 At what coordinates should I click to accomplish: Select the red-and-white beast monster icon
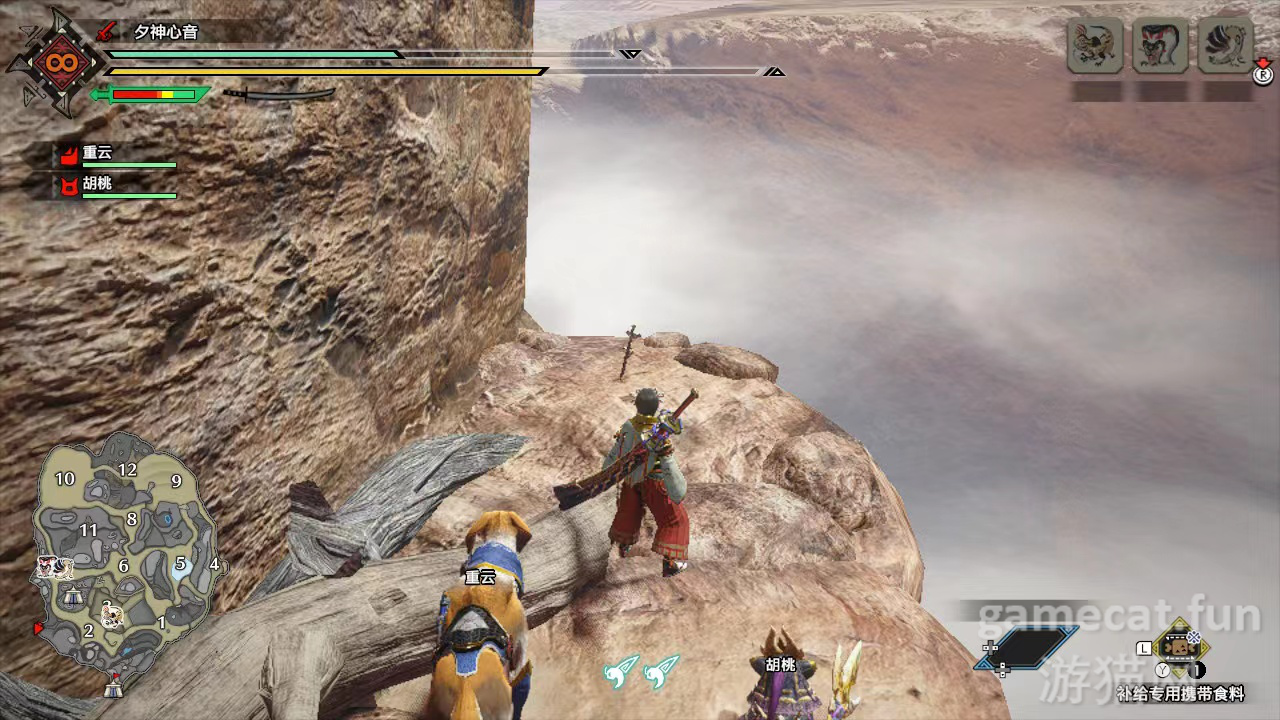[1160, 46]
